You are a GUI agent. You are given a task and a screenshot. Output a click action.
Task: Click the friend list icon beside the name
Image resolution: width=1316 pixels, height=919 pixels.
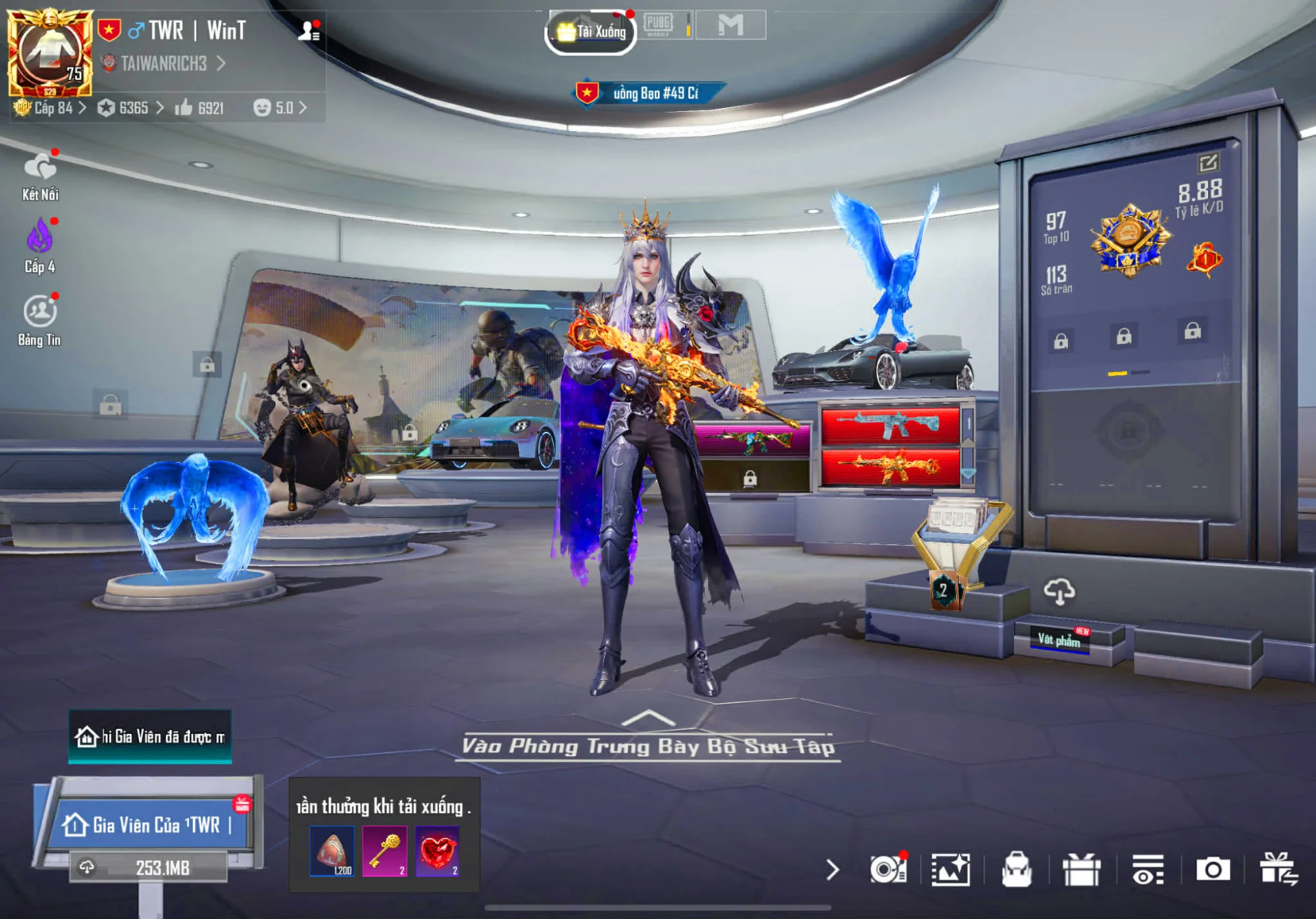[308, 31]
